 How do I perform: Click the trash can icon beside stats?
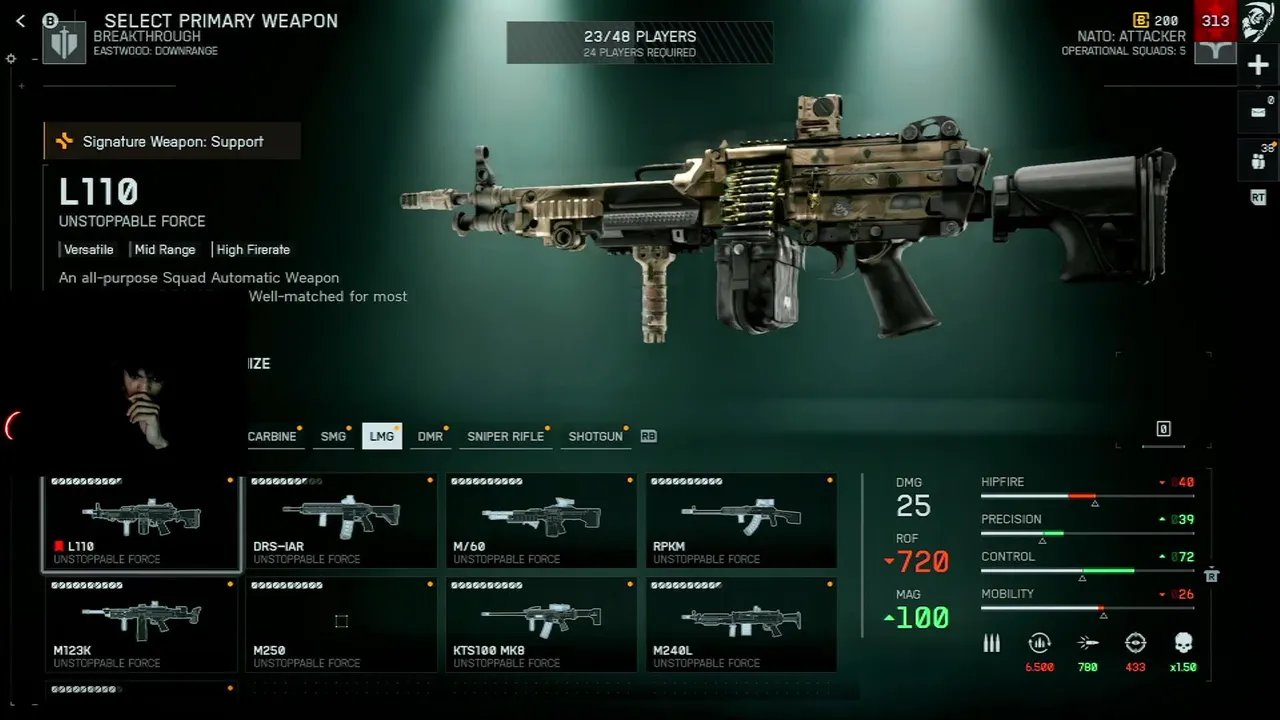point(1212,575)
